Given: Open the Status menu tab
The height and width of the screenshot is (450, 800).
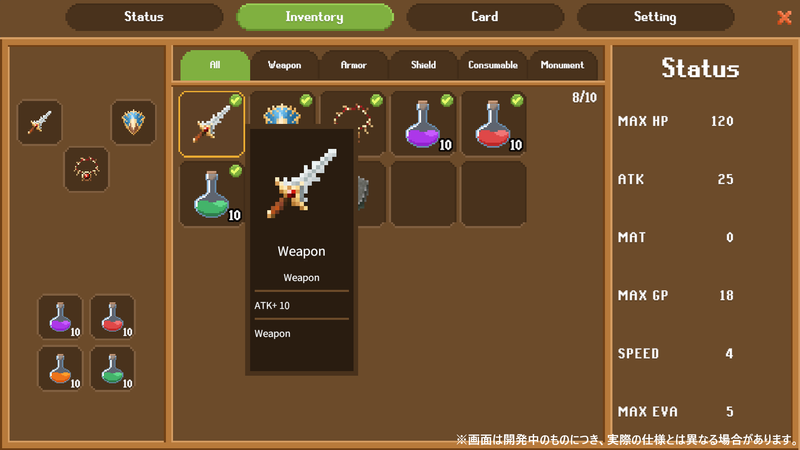Looking at the screenshot, I should point(144,17).
